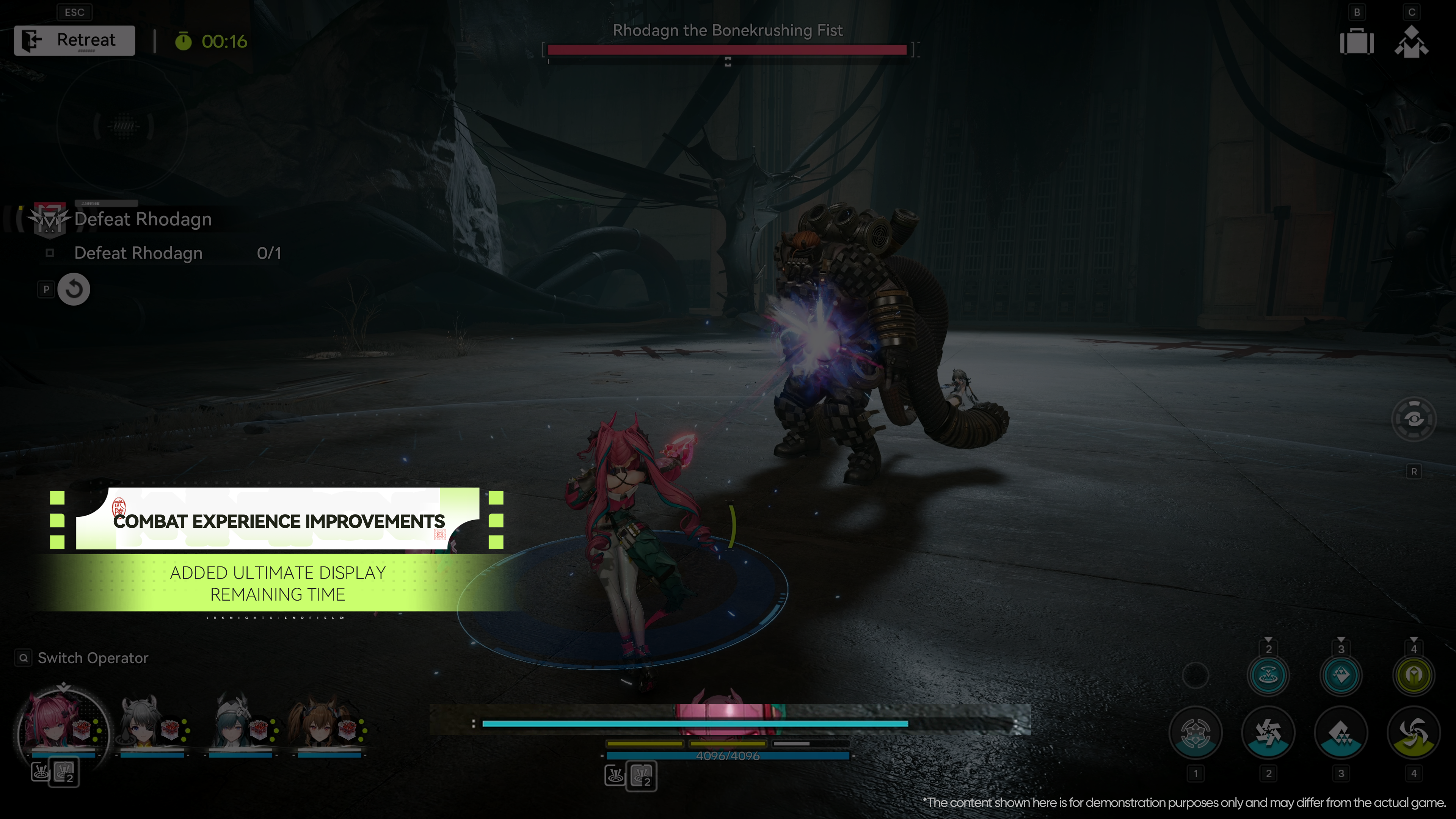Select the pink-haired operator portrait
Image resolution: width=1456 pixels, height=819 pixels.
coord(62,723)
